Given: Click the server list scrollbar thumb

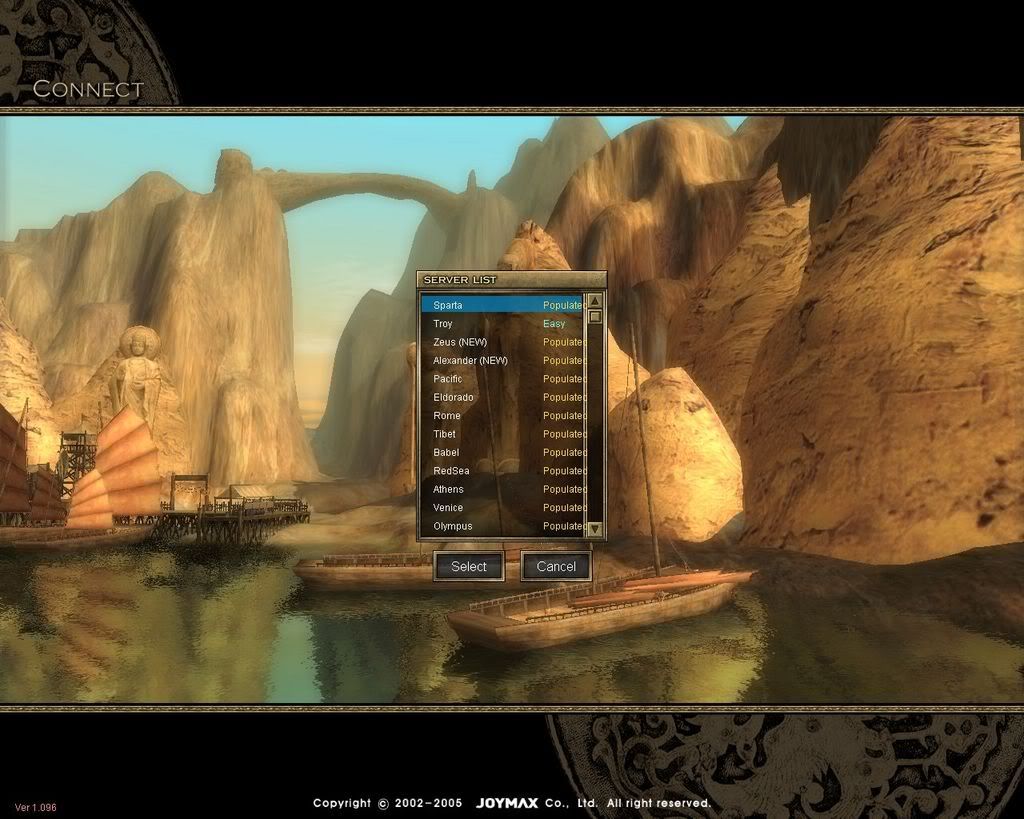Looking at the screenshot, I should coord(595,317).
